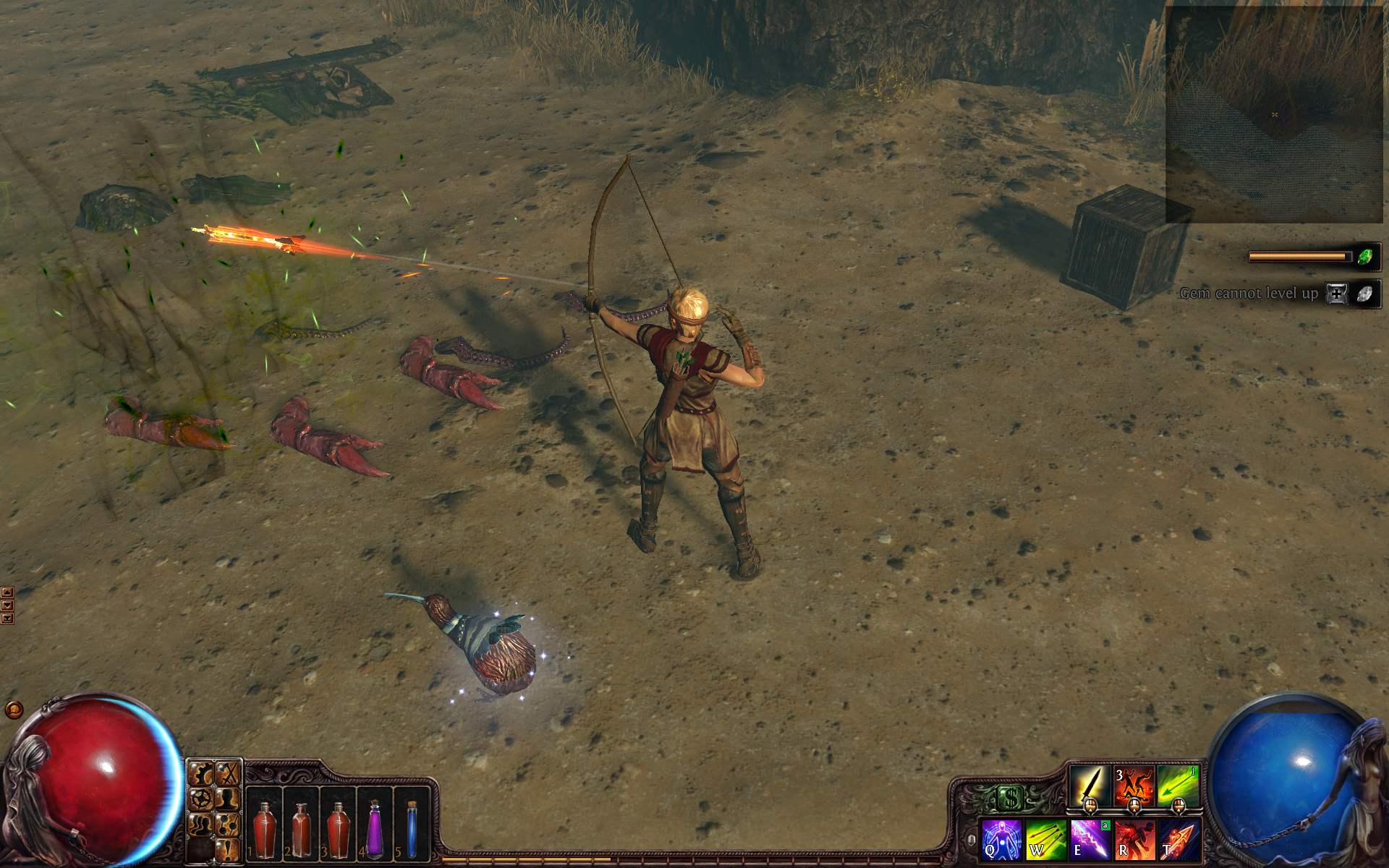1389x868 pixels.
Task: Use the purple flask in slot 4
Action: (x=375, y=829)
